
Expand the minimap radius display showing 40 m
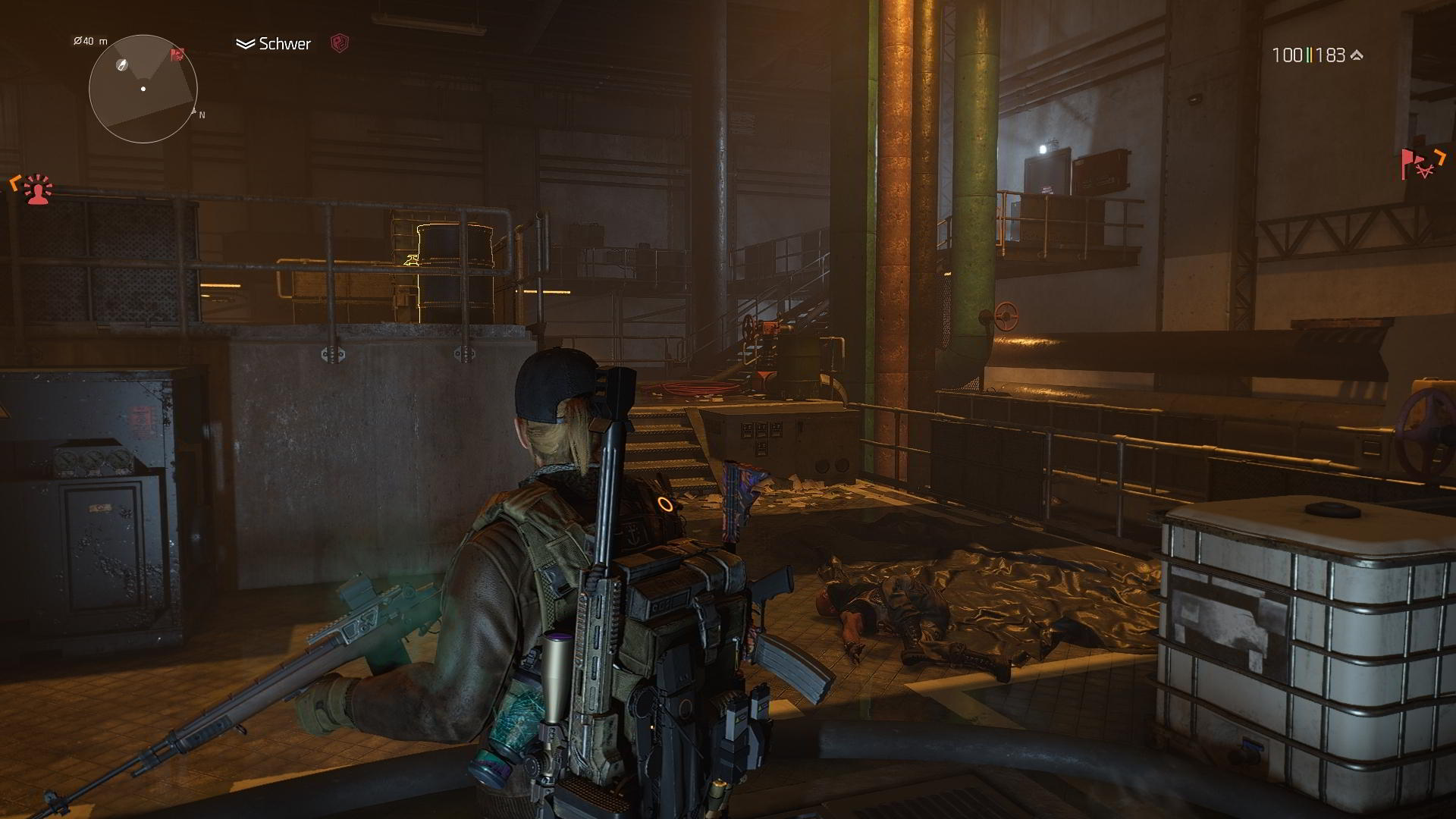tap(89, 41)
